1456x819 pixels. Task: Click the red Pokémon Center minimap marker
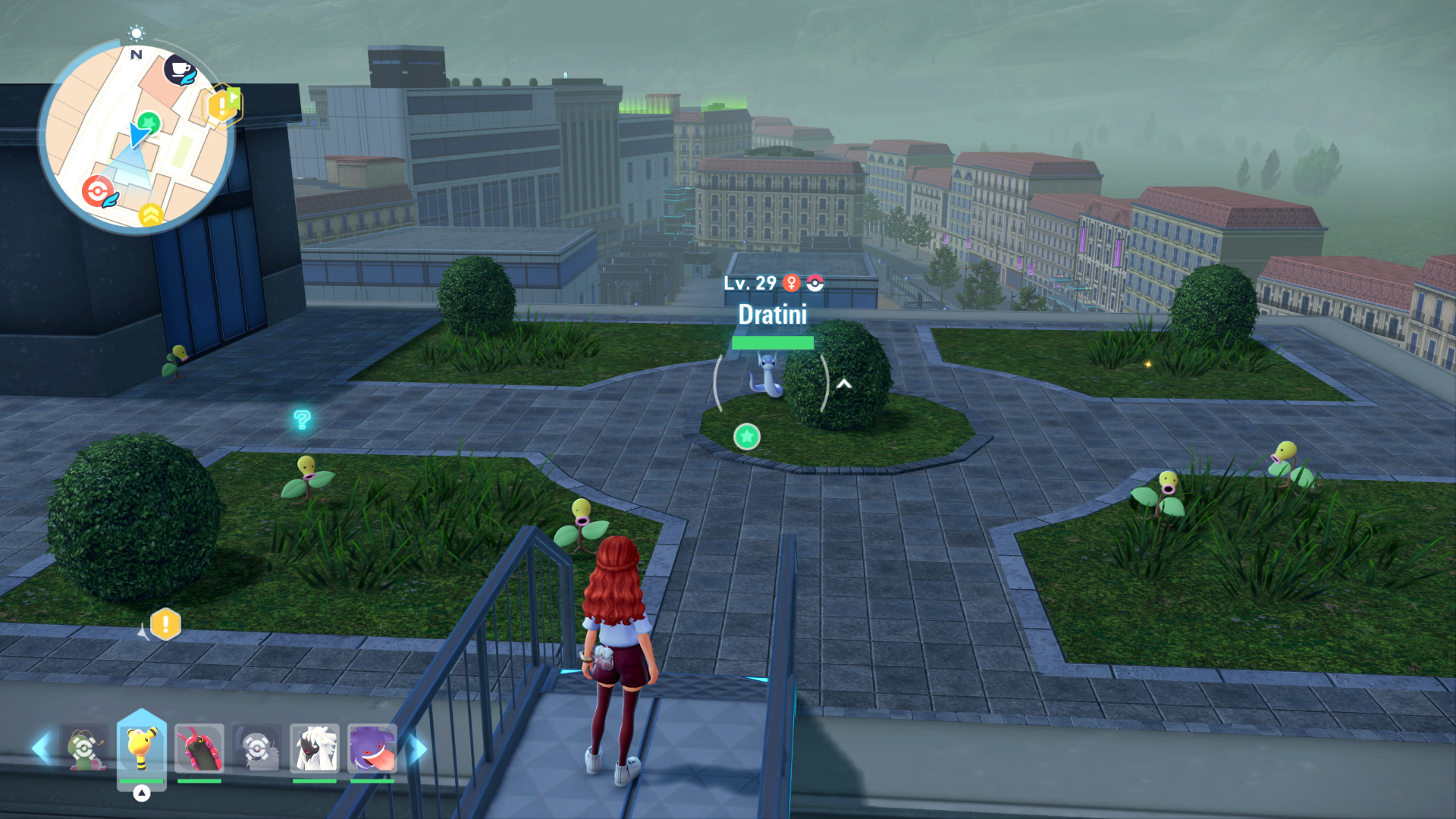pyautogui.click(x=99, y=192)
